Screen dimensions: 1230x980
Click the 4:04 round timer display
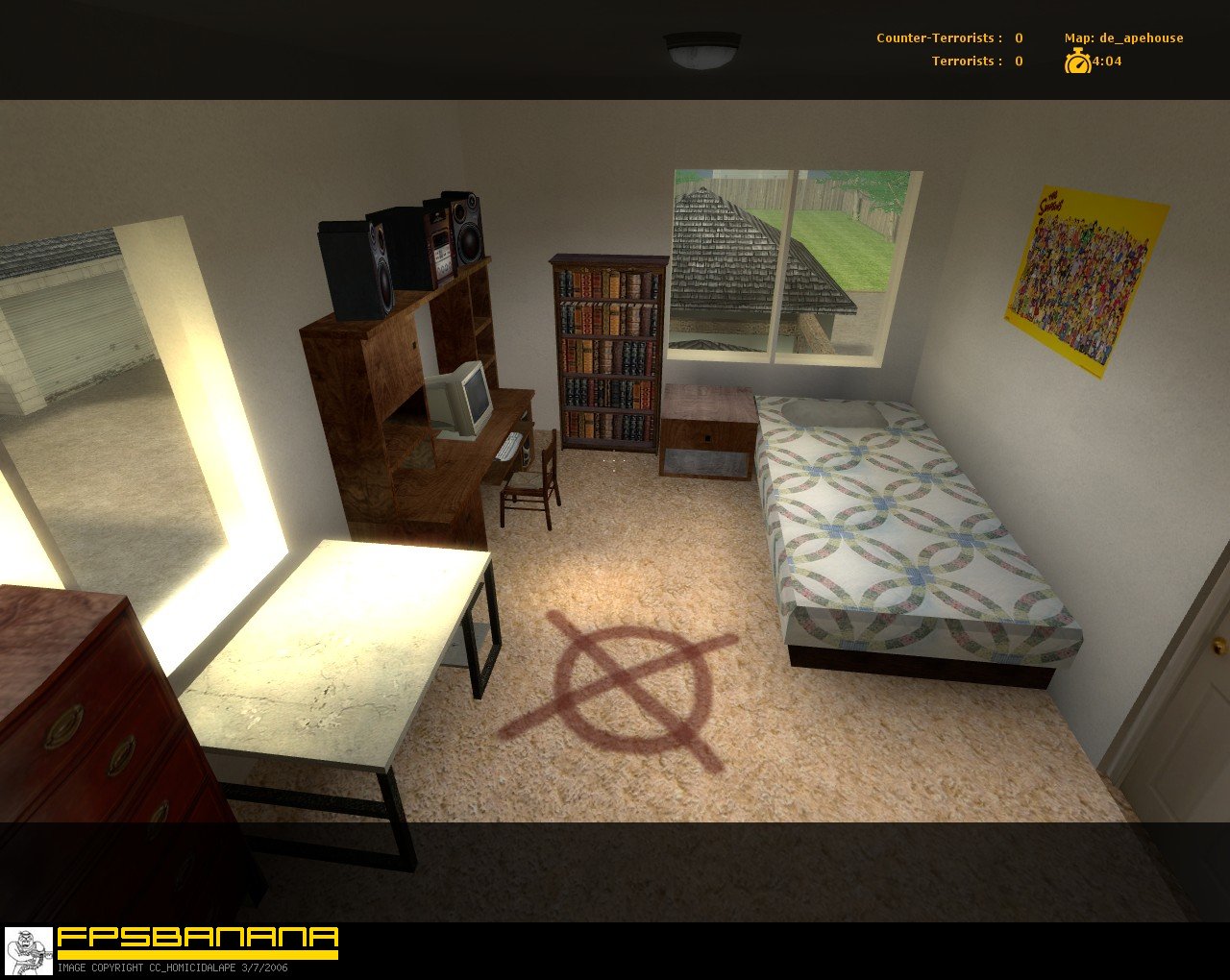coord(1105,61)
